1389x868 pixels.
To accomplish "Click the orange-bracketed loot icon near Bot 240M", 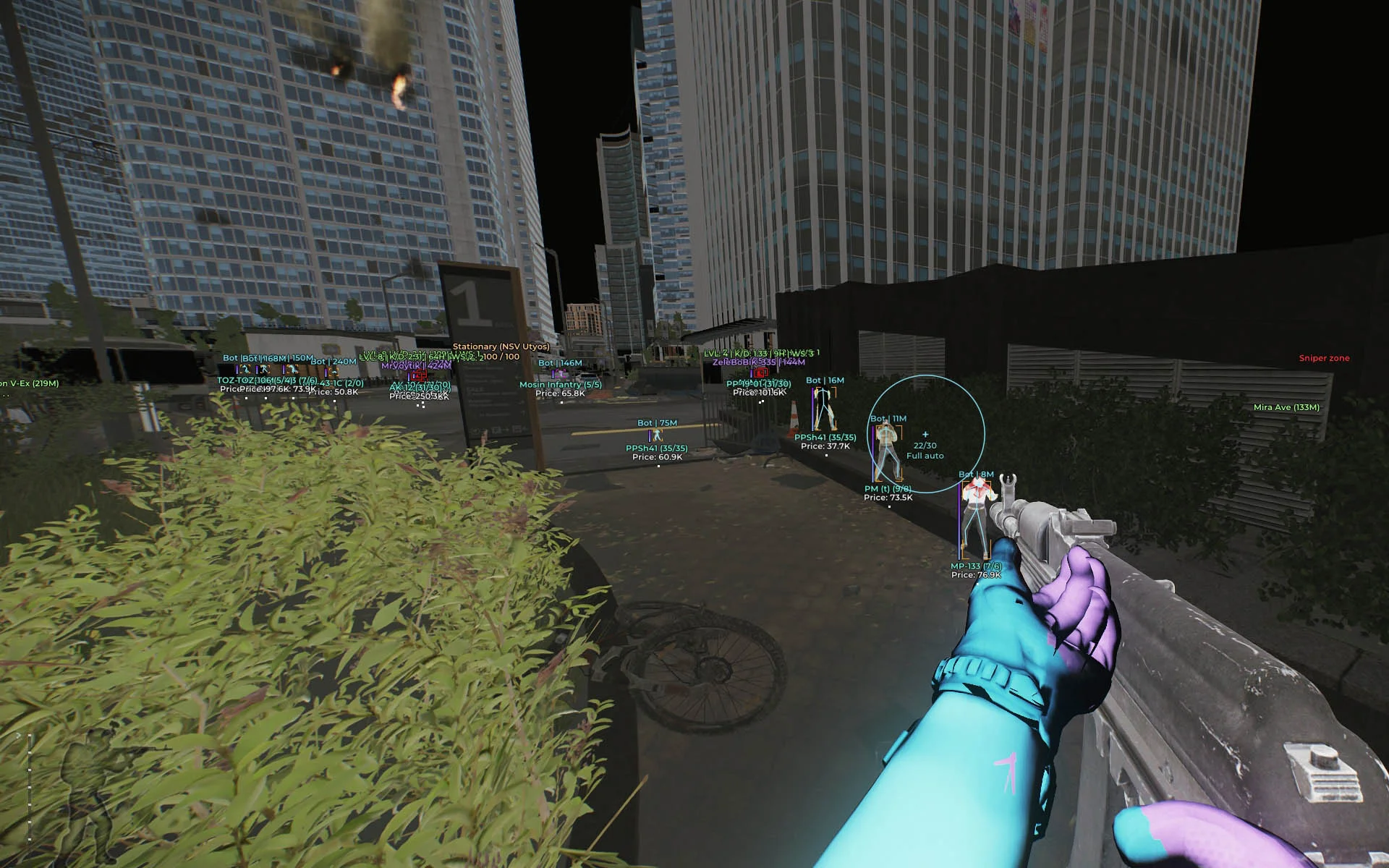I will coord(334,372).
